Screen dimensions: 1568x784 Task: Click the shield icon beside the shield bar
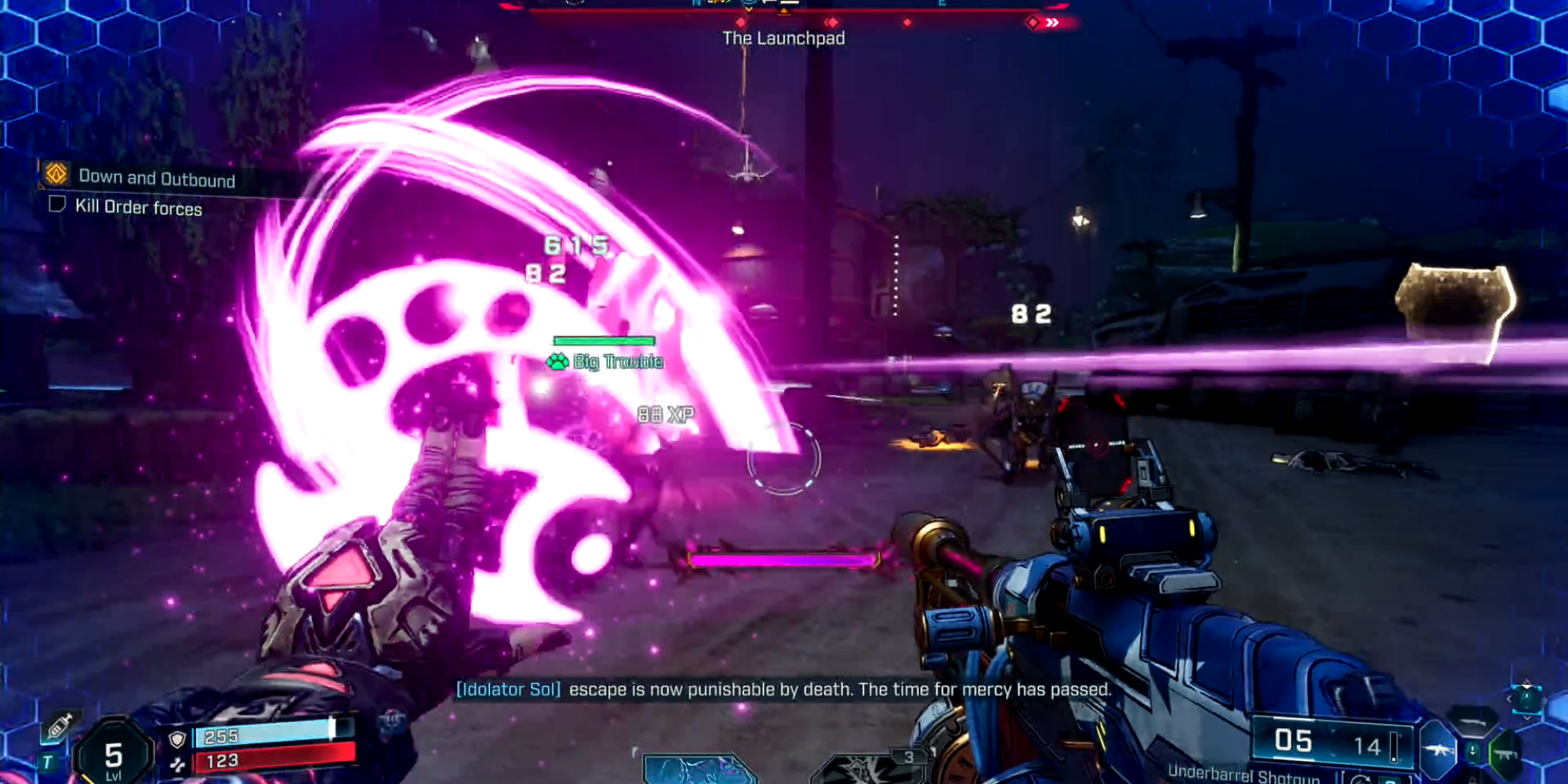[178, 739]
